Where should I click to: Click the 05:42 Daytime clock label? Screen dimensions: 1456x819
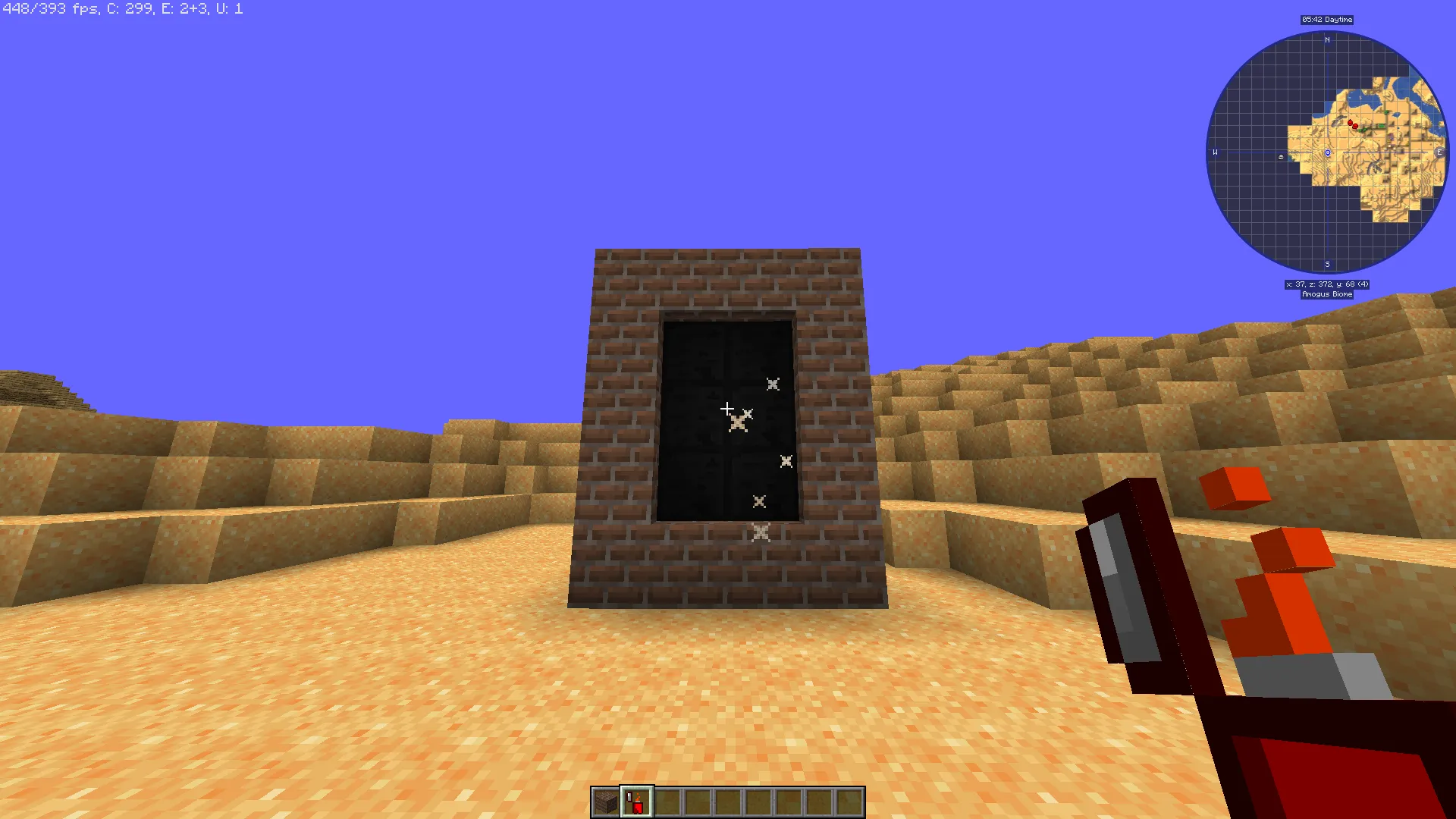click(x=1327, y=20)
